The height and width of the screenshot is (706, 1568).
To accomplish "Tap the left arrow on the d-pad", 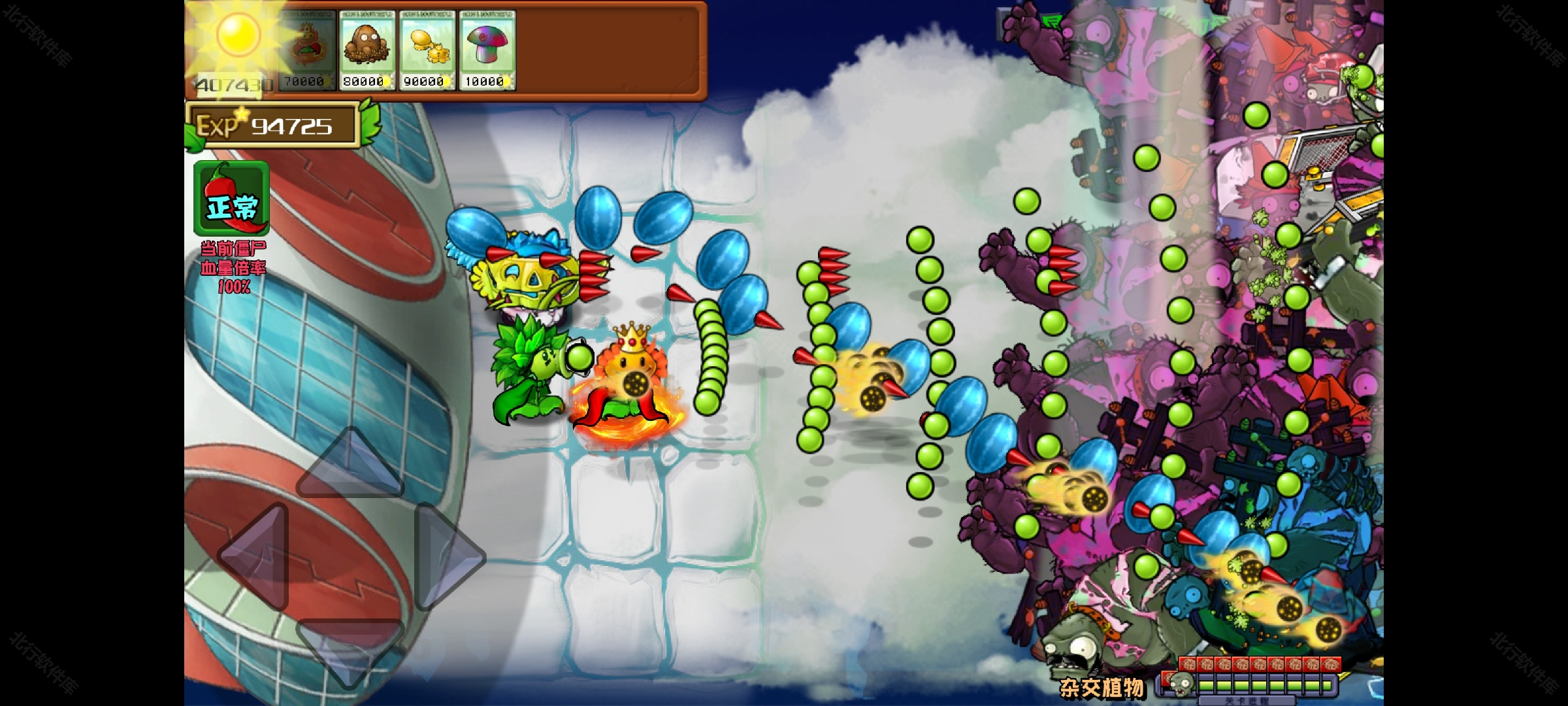I will 256,556.
